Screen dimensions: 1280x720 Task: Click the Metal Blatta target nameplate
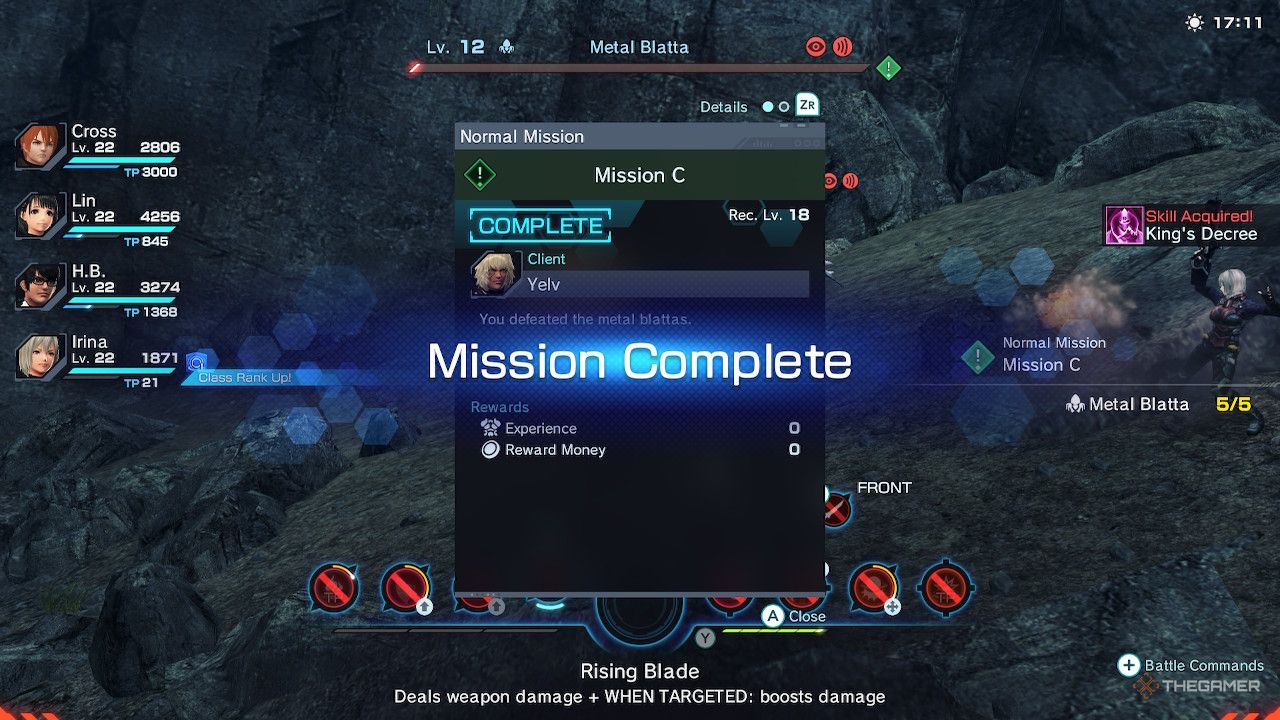tap(638, 47)
